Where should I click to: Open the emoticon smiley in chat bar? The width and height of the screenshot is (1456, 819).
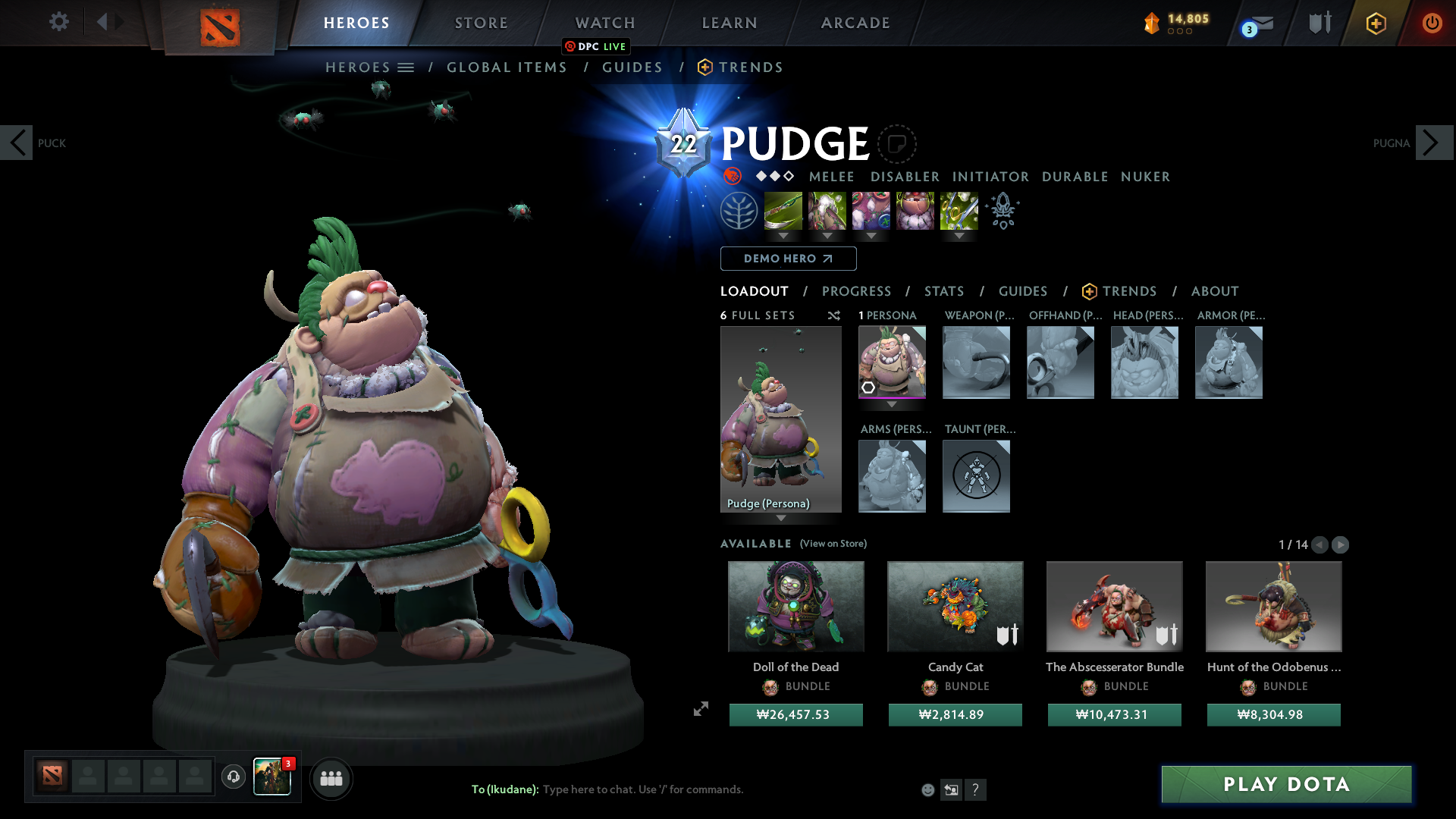928,789
